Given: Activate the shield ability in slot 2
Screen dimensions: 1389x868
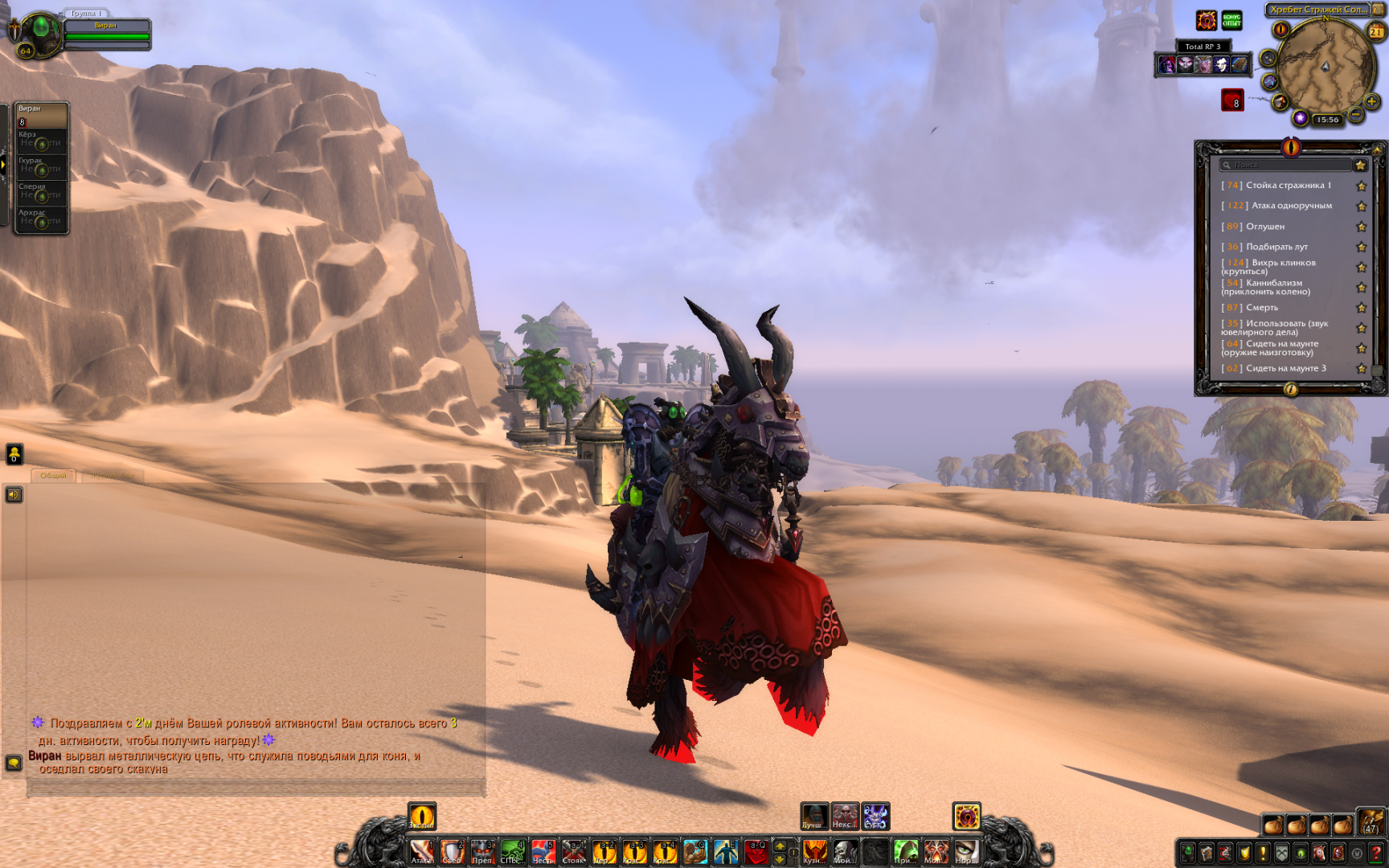Looking at the screenshot, I should (452, 851).
